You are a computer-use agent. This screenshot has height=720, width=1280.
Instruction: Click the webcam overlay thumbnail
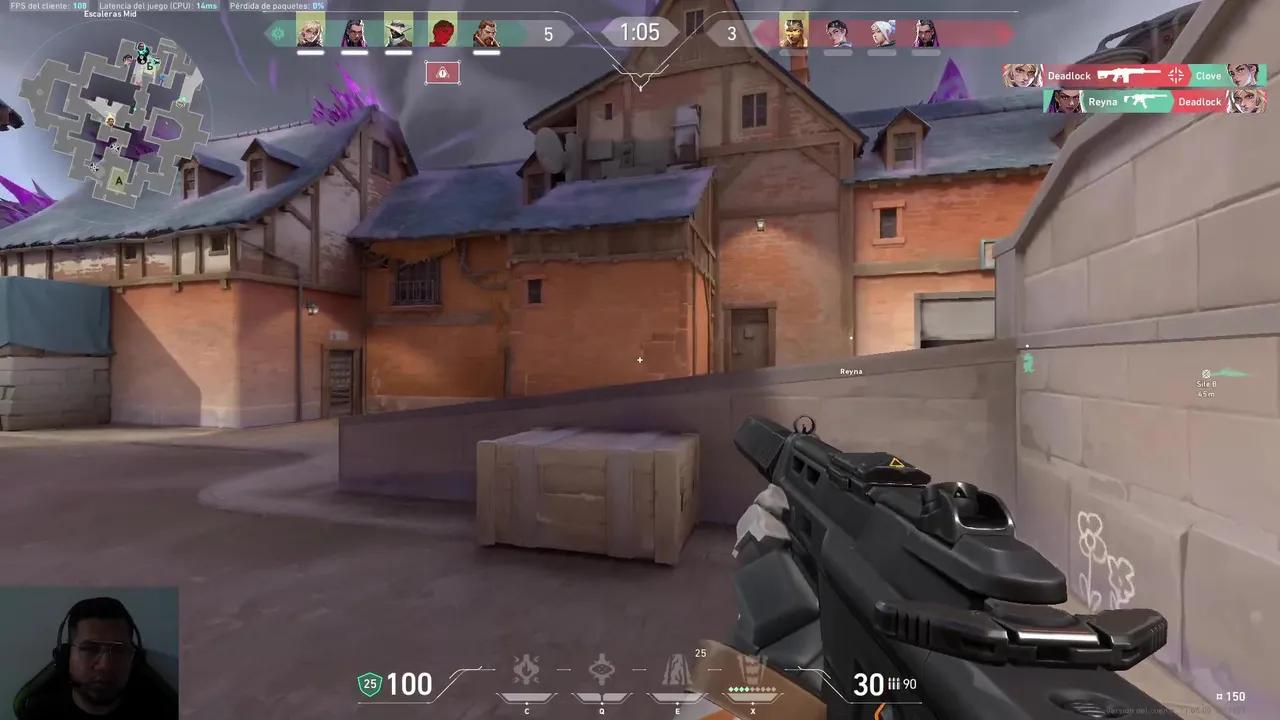tap(90, 650)
